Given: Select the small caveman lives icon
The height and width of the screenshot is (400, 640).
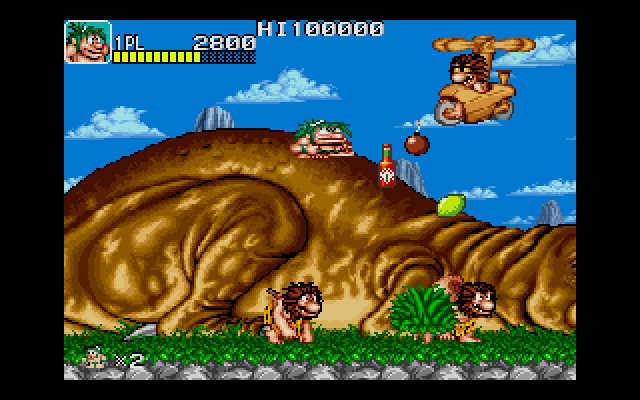Looking at the screenshot, I should click(98, 355).
